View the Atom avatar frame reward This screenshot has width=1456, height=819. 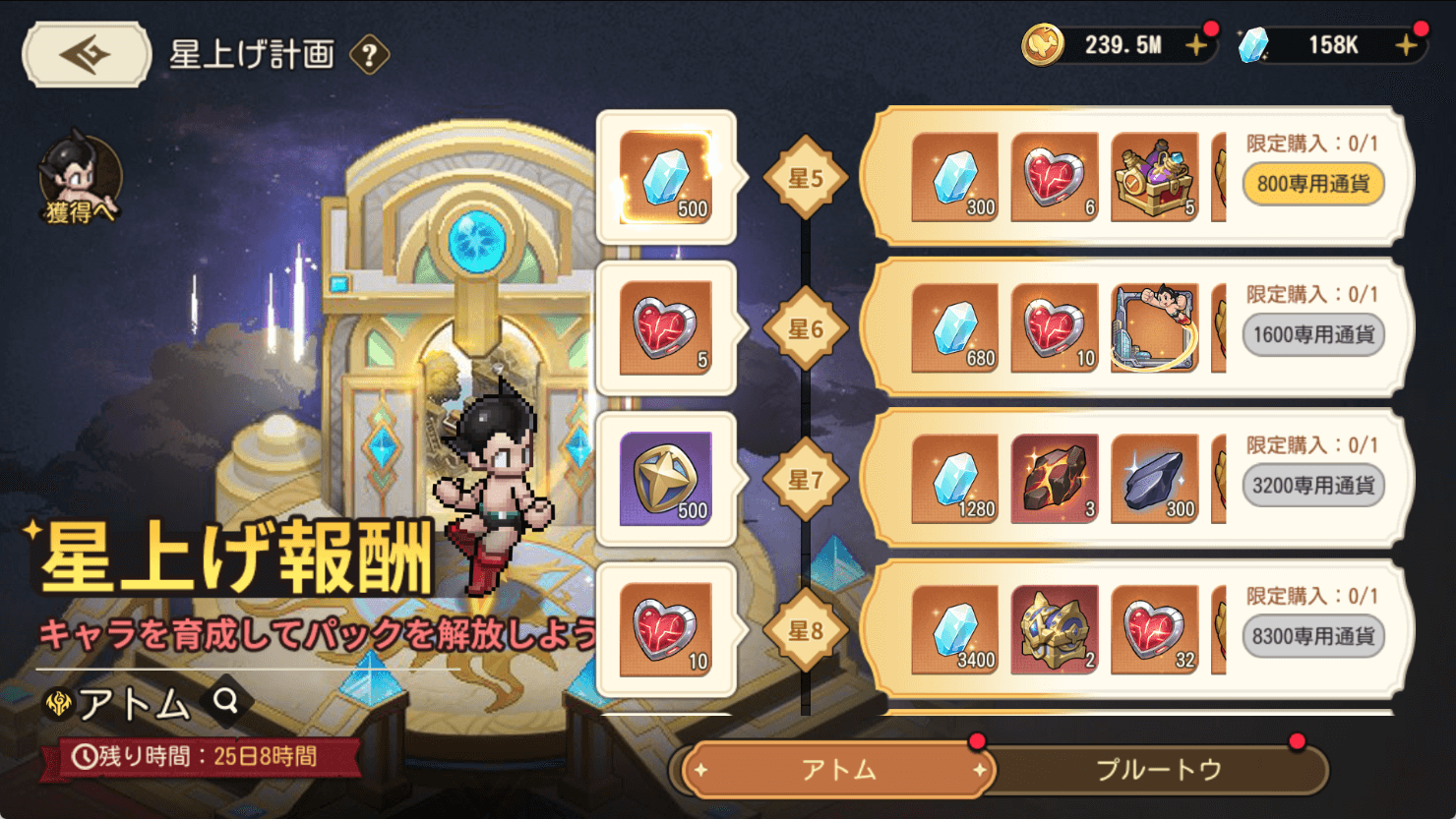[1154, 328]
